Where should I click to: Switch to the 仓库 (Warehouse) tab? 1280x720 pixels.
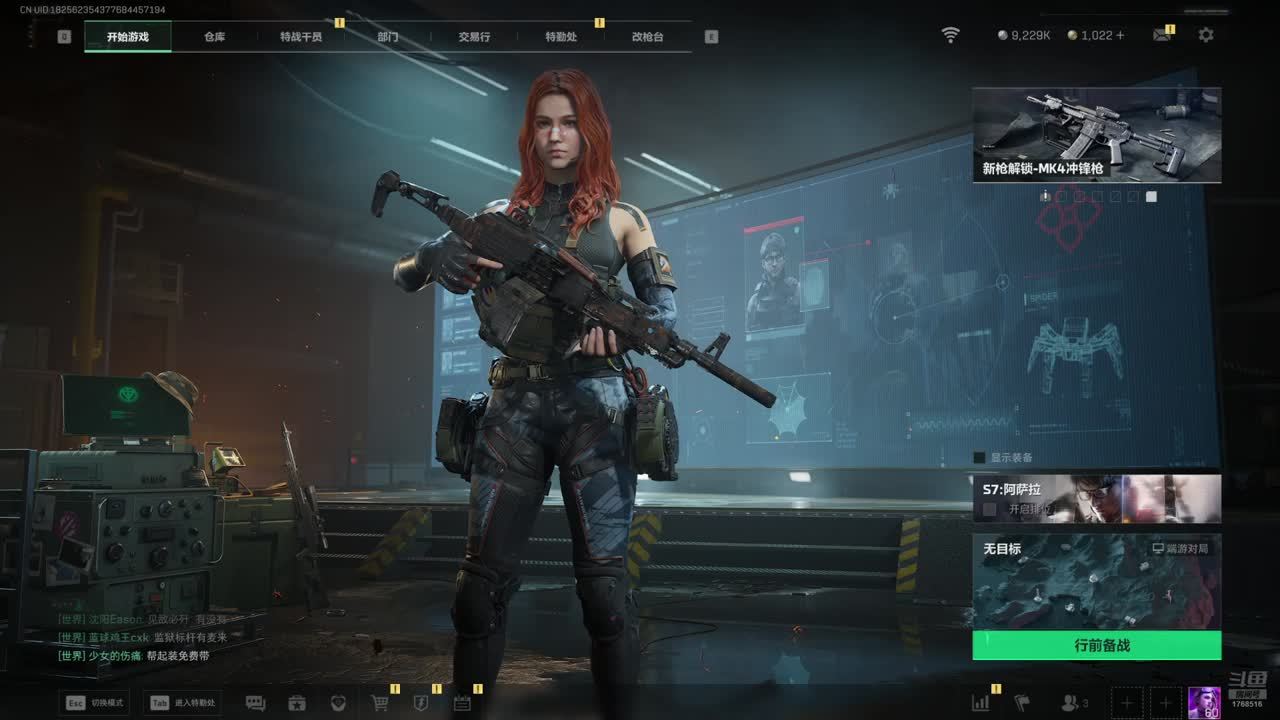click(x=214, y=37)
